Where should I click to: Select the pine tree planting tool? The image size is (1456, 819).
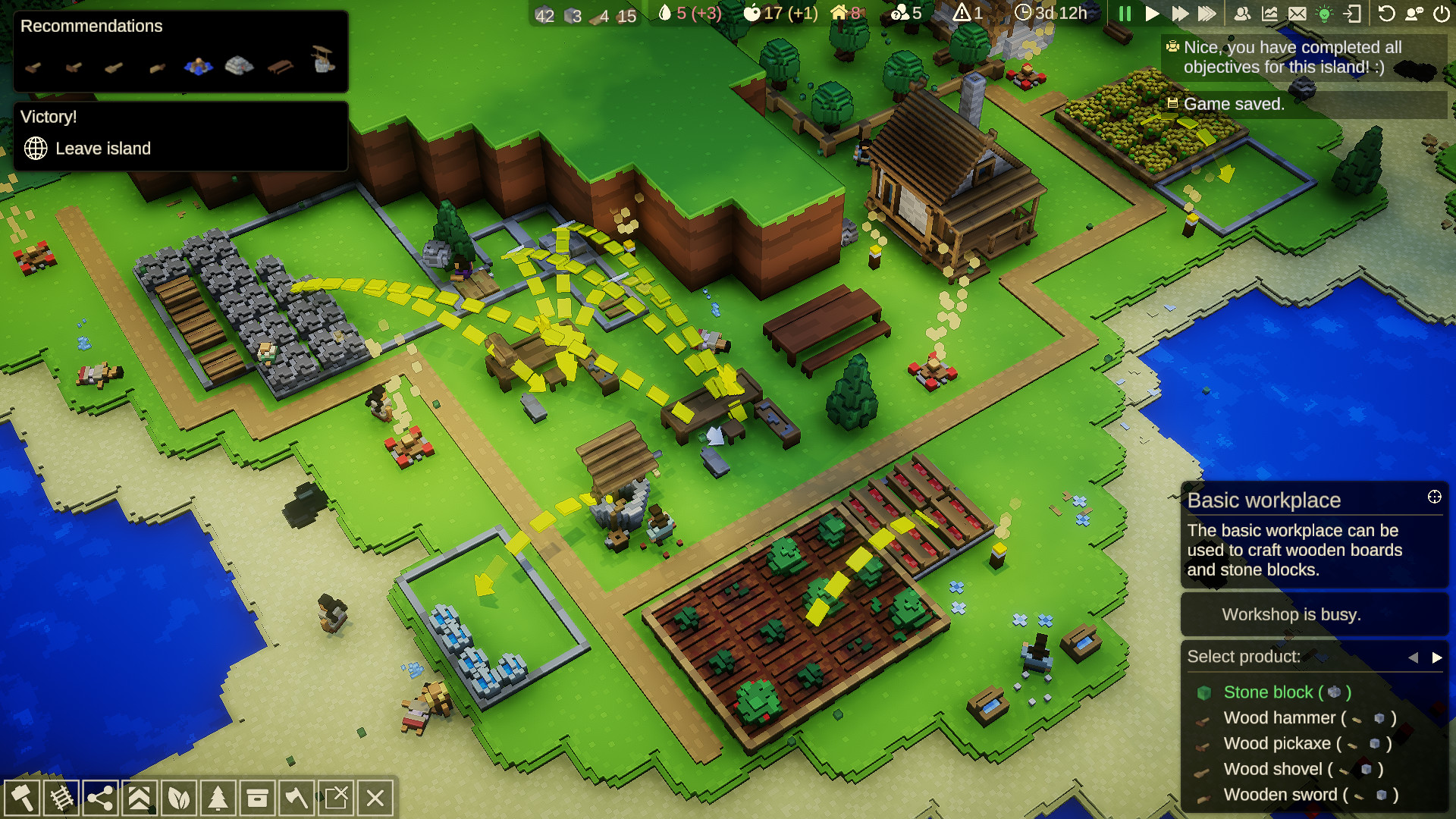[218, 798]
